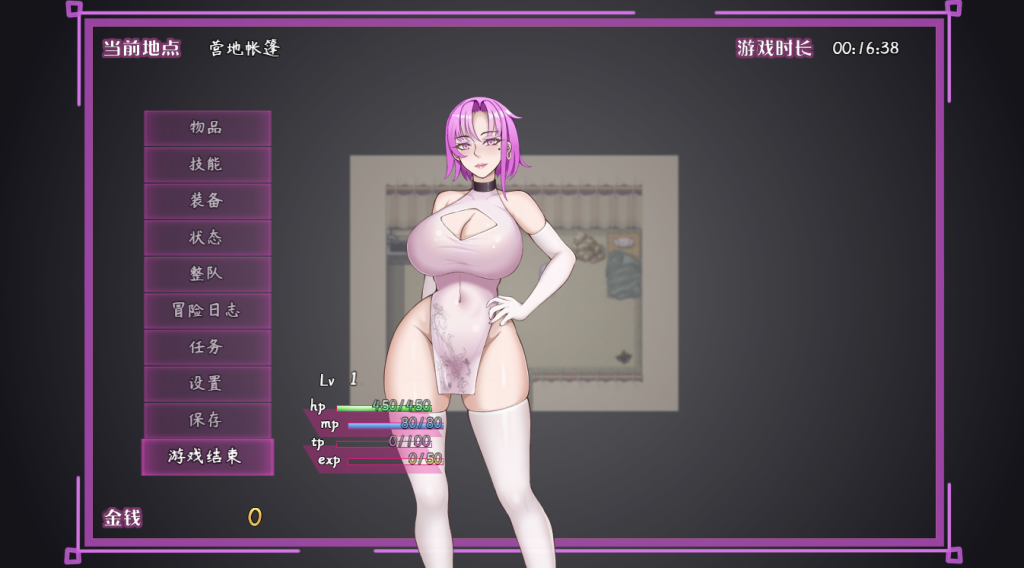This screenshot has width=1024, height=568.
Task: Open the 冒险日志 adventure log
Action: coord(207,311)
